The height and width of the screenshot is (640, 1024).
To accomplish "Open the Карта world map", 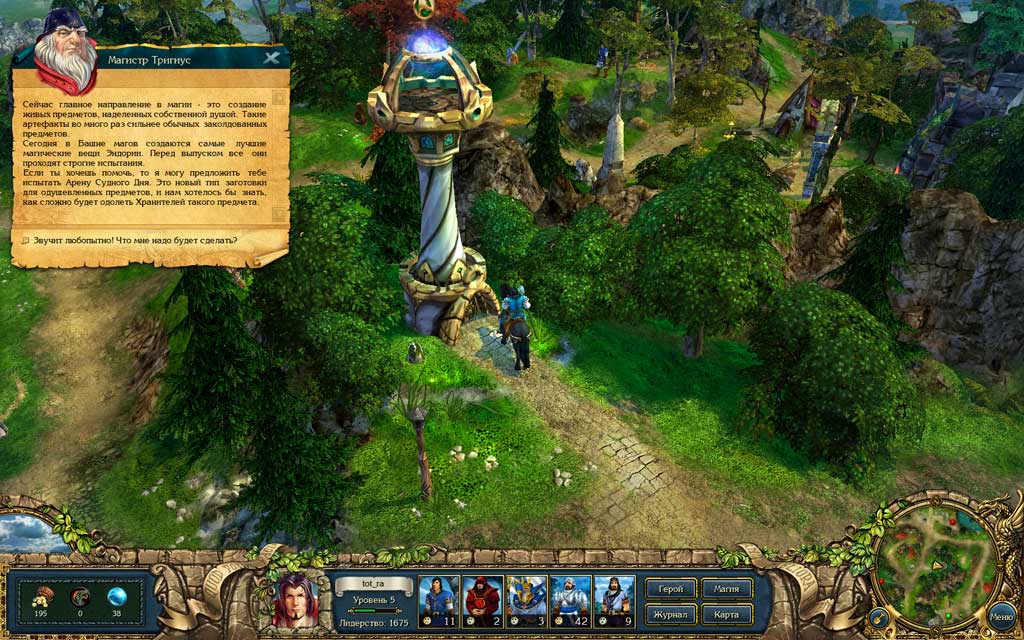I will 727,613.
